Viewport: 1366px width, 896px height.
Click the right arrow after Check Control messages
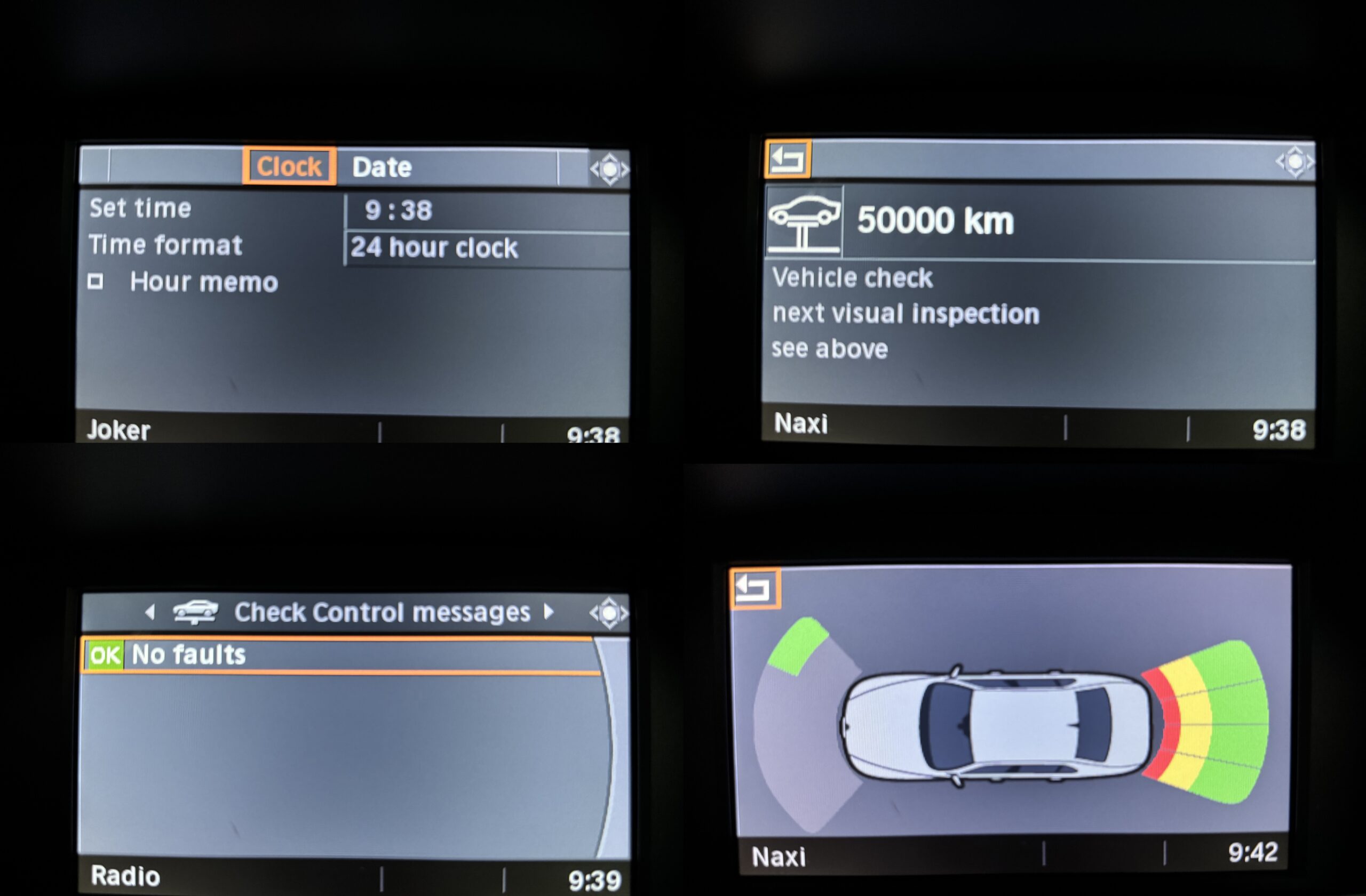548,612
